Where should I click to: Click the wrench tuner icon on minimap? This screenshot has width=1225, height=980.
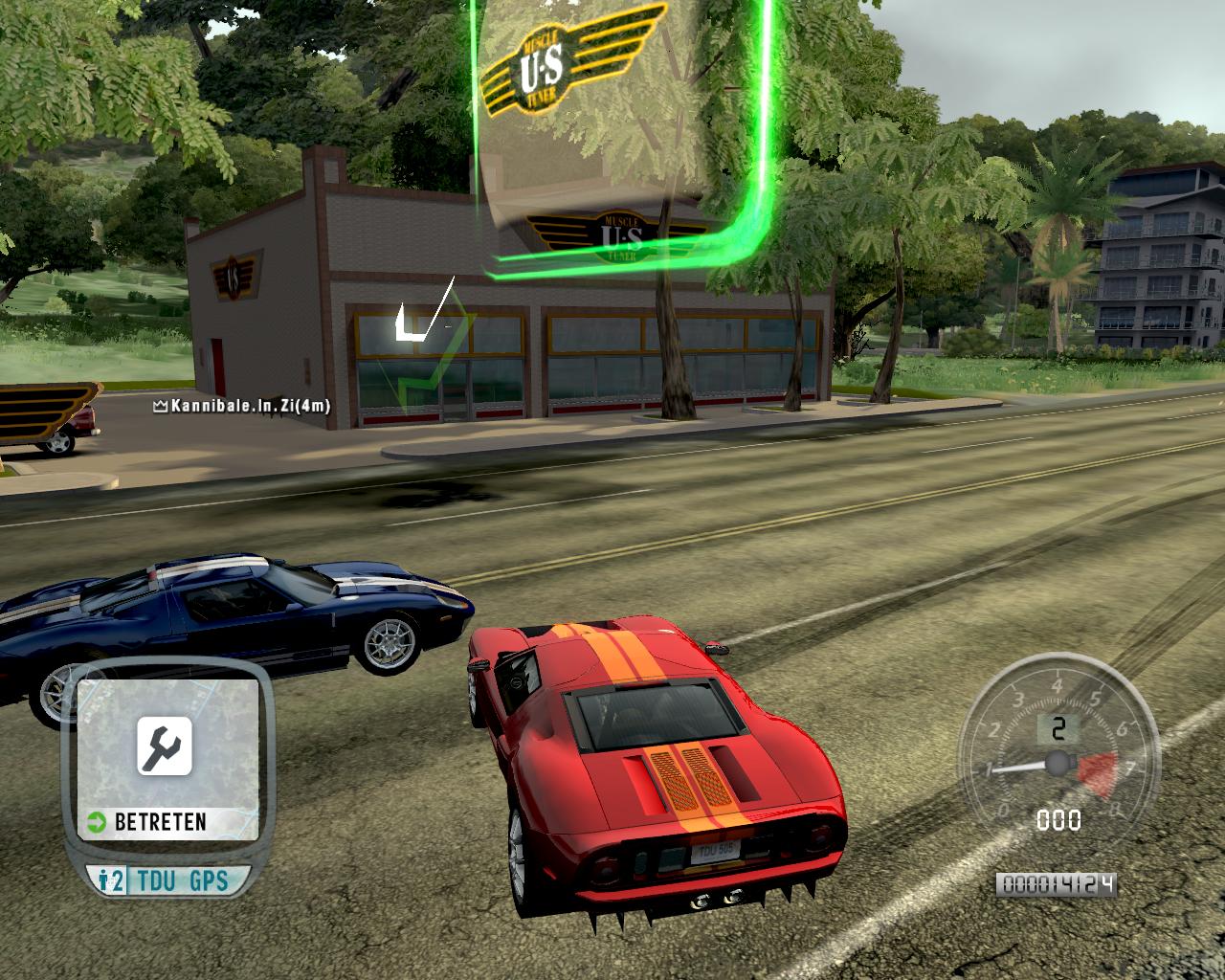[x=165, y=746]
